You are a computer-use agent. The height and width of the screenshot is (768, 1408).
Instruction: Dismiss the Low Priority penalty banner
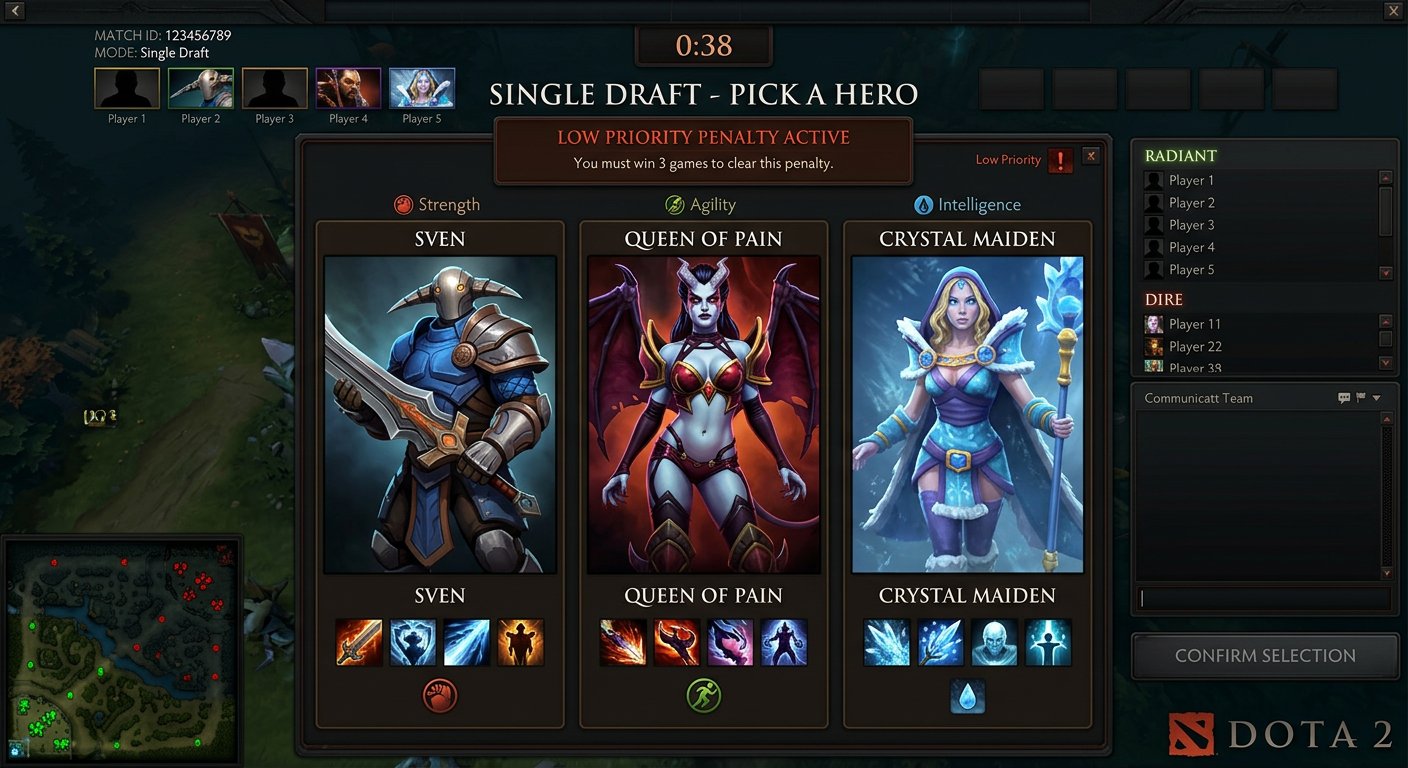click(1091, 155)
